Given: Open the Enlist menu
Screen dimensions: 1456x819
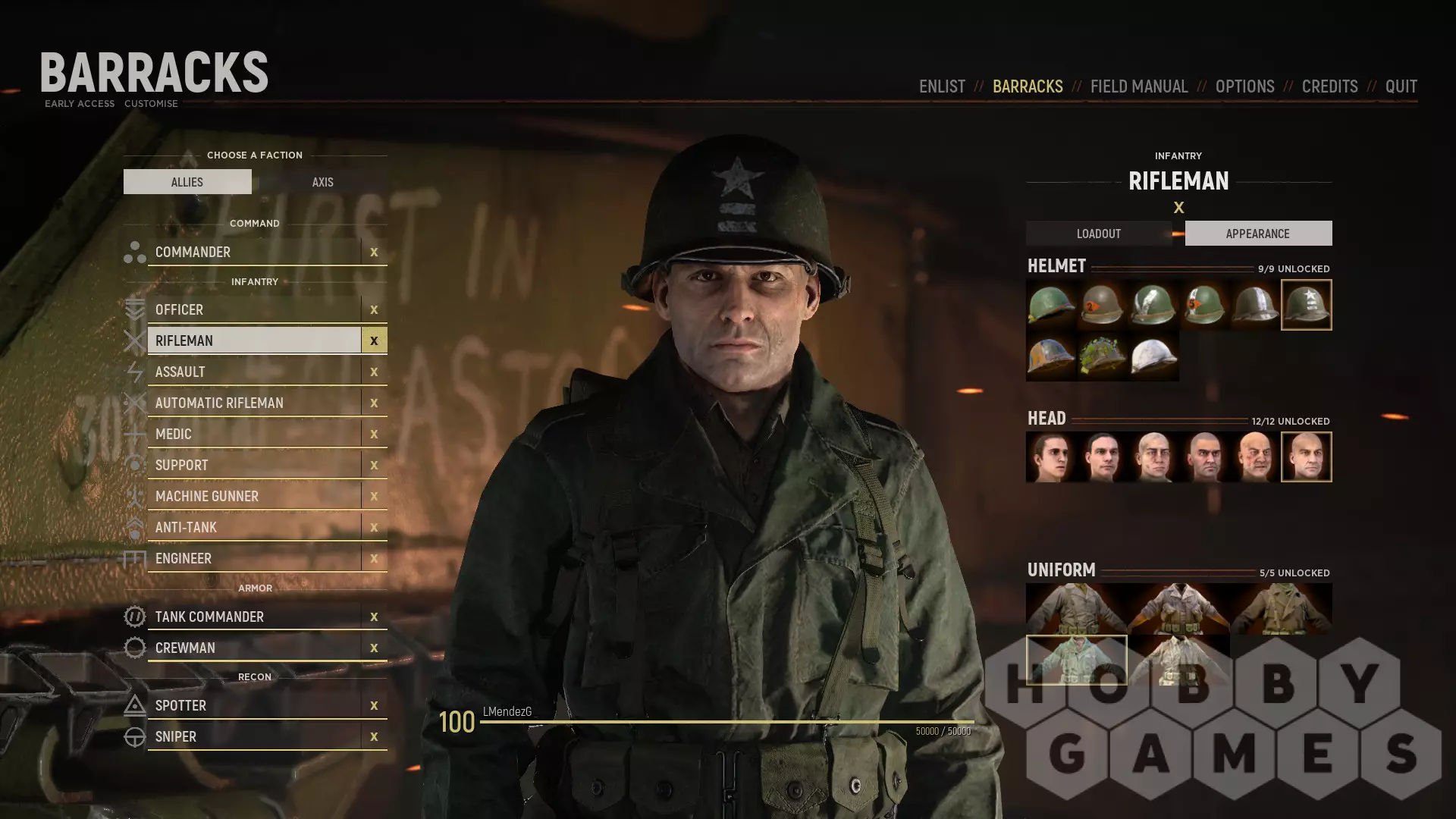Looking at the screenshot, I should pyautogui.click(x=942, y=86).
